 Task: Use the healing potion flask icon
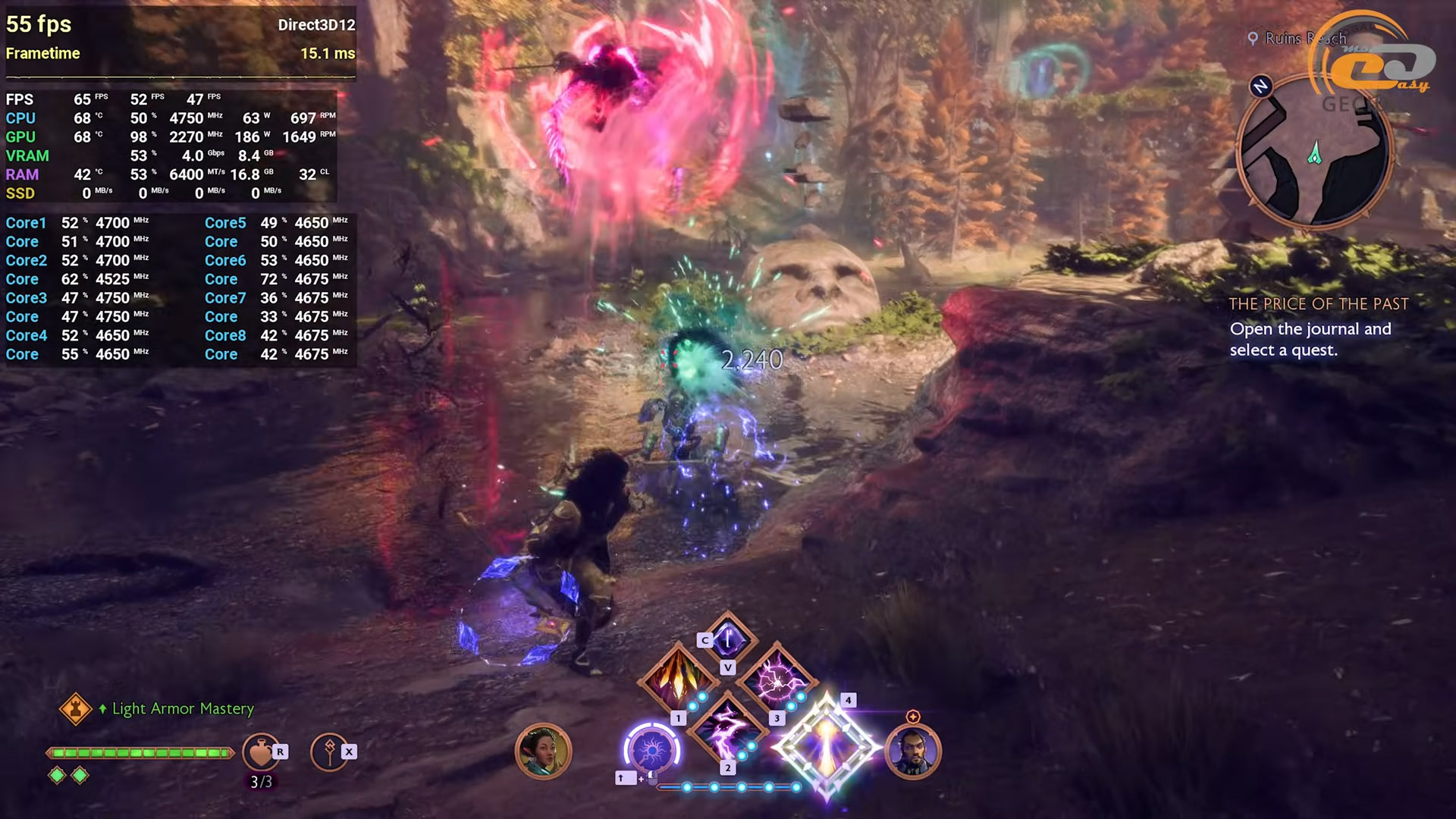[260, 752]
